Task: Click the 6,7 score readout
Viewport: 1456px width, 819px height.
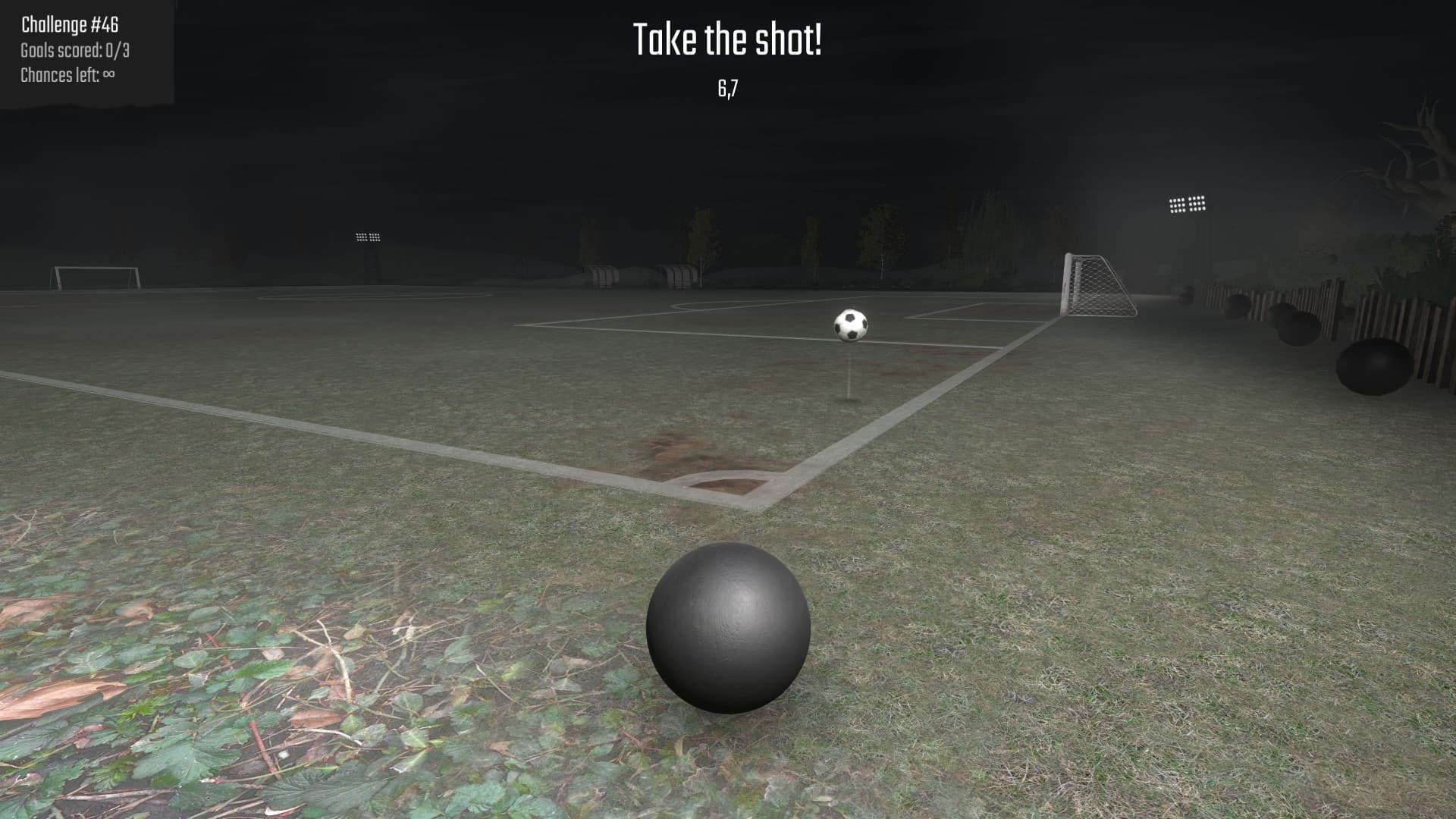Action: (726, 89)
